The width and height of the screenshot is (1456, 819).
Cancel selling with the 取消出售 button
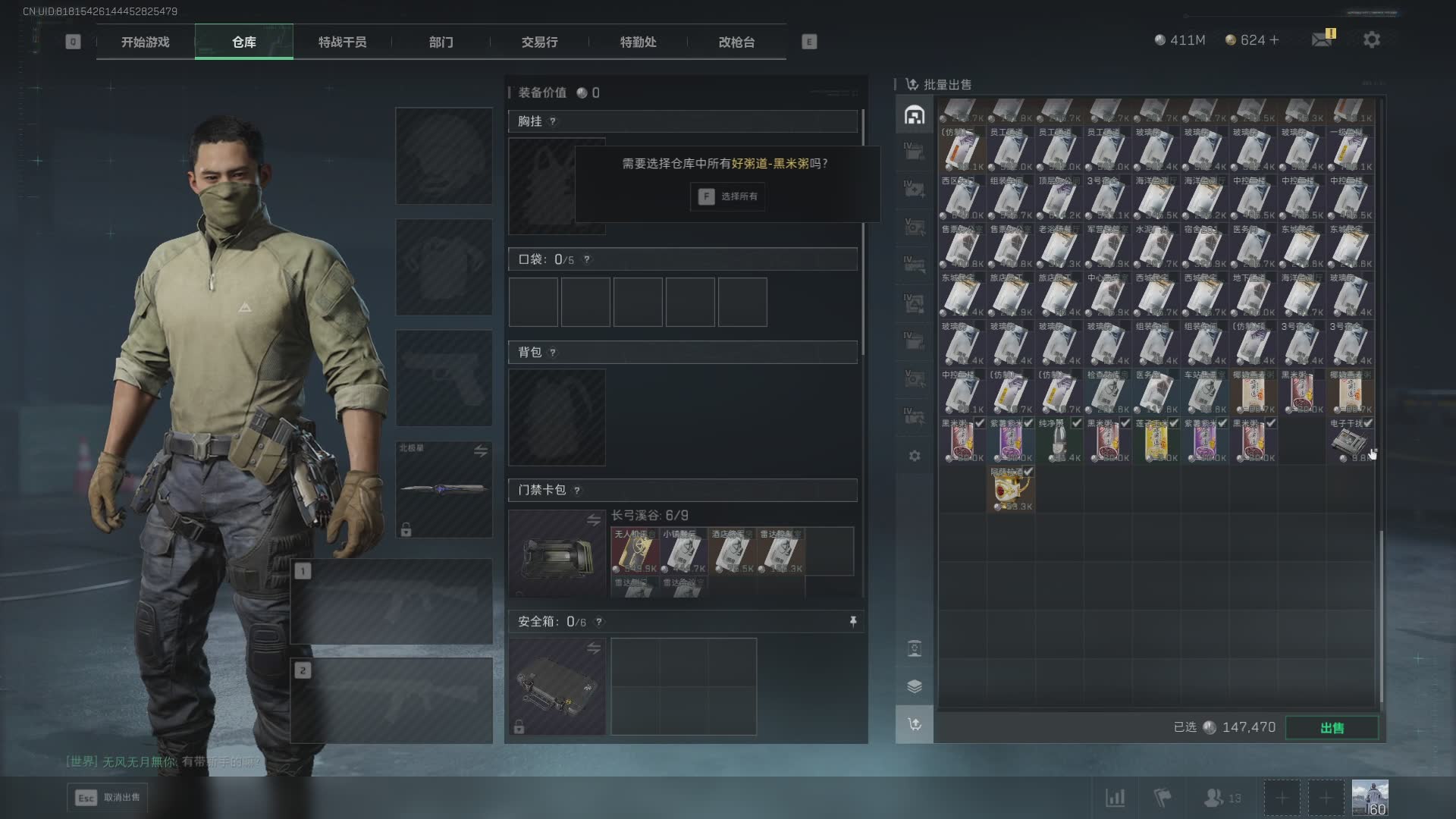107,797
